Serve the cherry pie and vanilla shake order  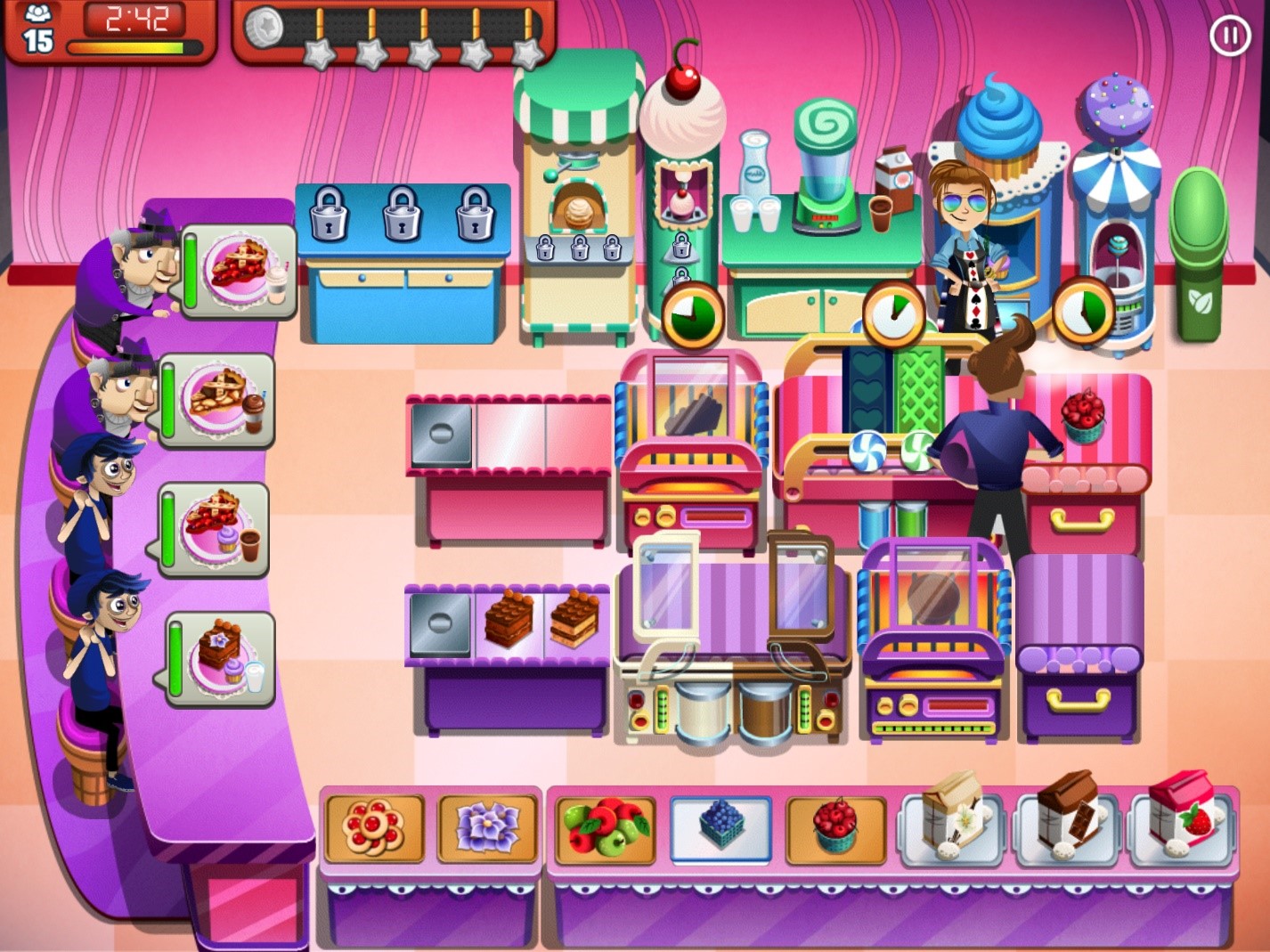tap(240, 271)
